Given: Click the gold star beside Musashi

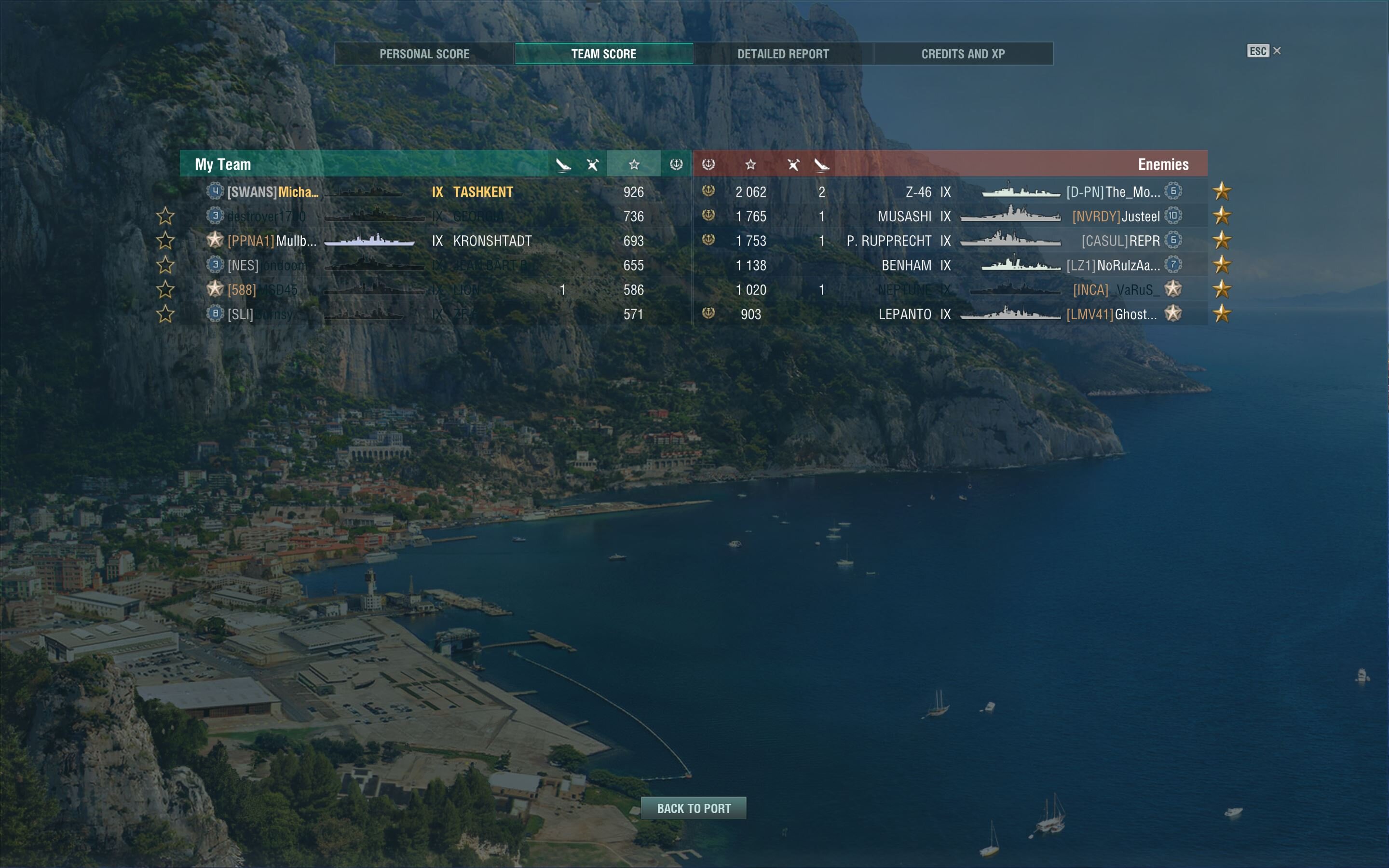Looking at the screenshot, I should [1222, 216].
